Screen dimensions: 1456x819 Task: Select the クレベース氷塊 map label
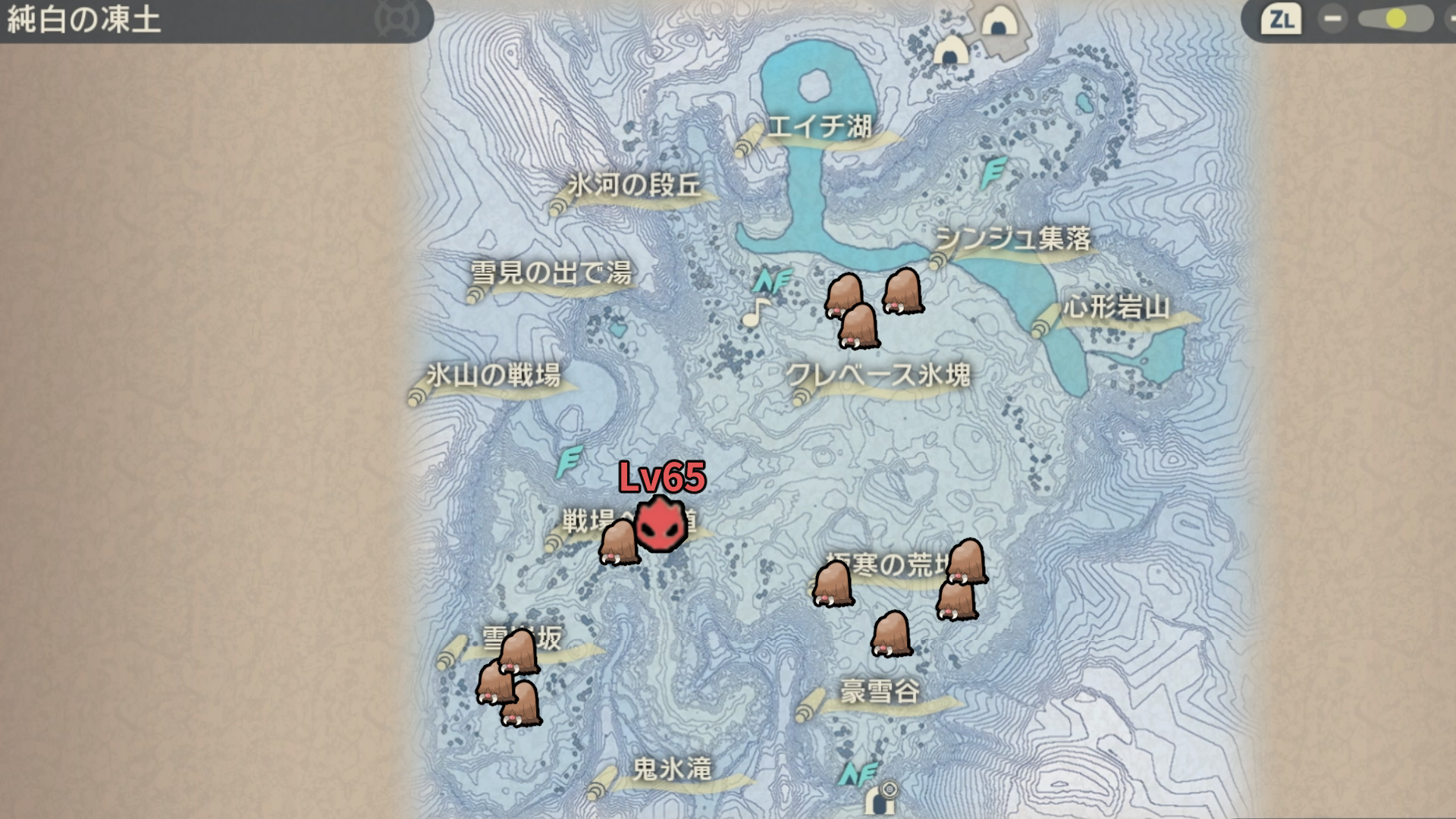click(878, 375)
